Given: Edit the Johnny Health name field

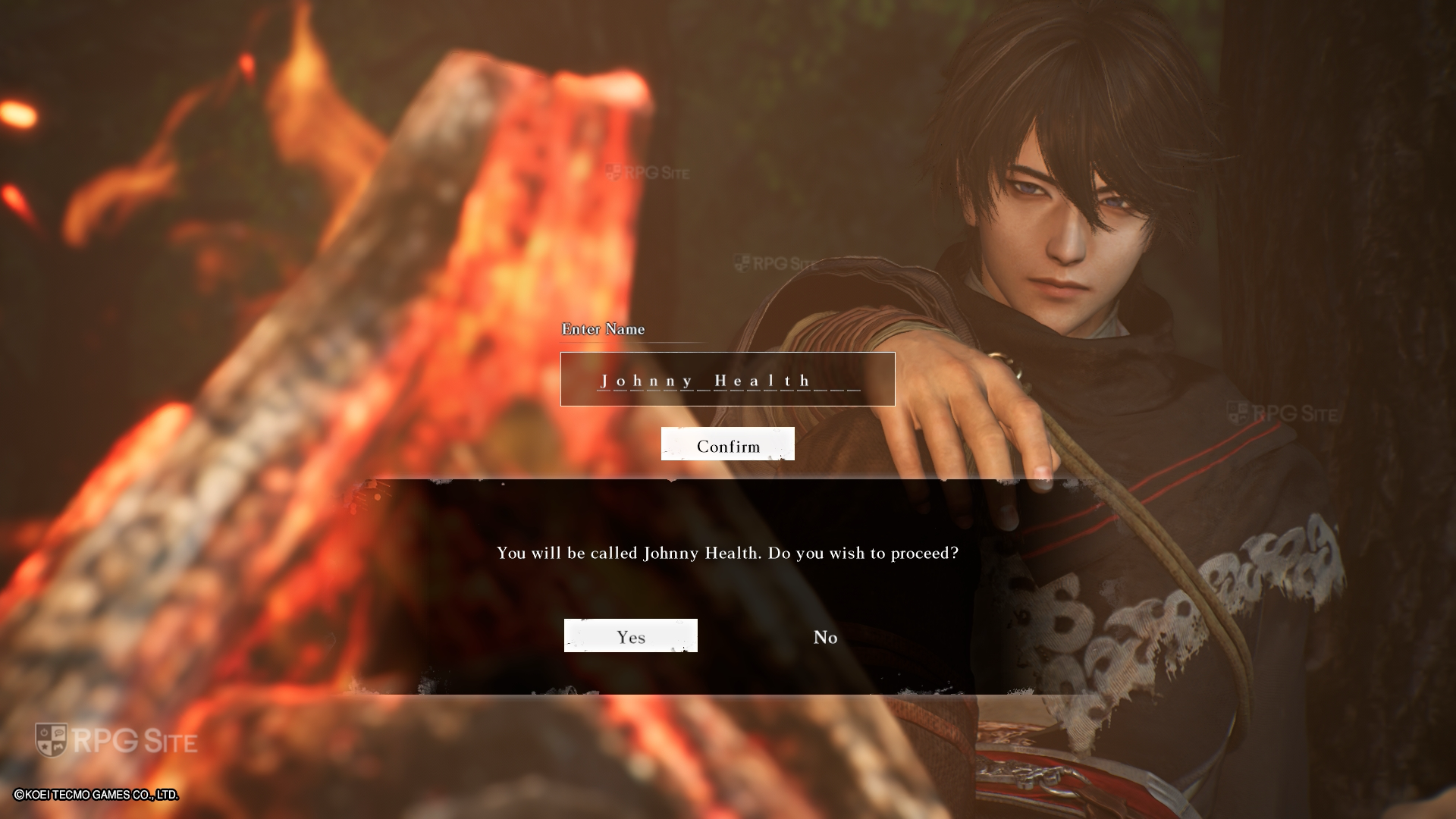Looking at the screenshot, I should pyautogui.click(x=727, y=379).
